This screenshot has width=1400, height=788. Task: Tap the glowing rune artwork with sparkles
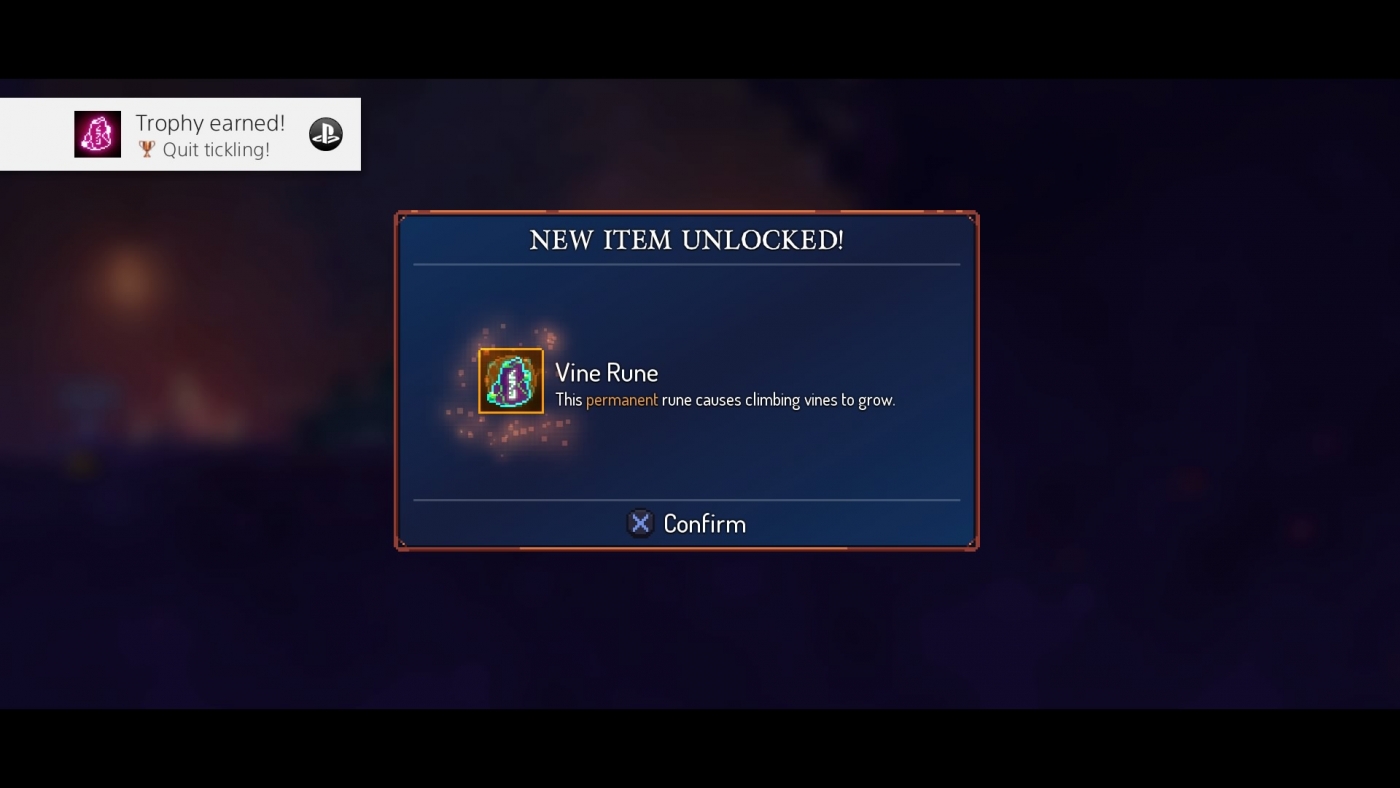point(510,381)
